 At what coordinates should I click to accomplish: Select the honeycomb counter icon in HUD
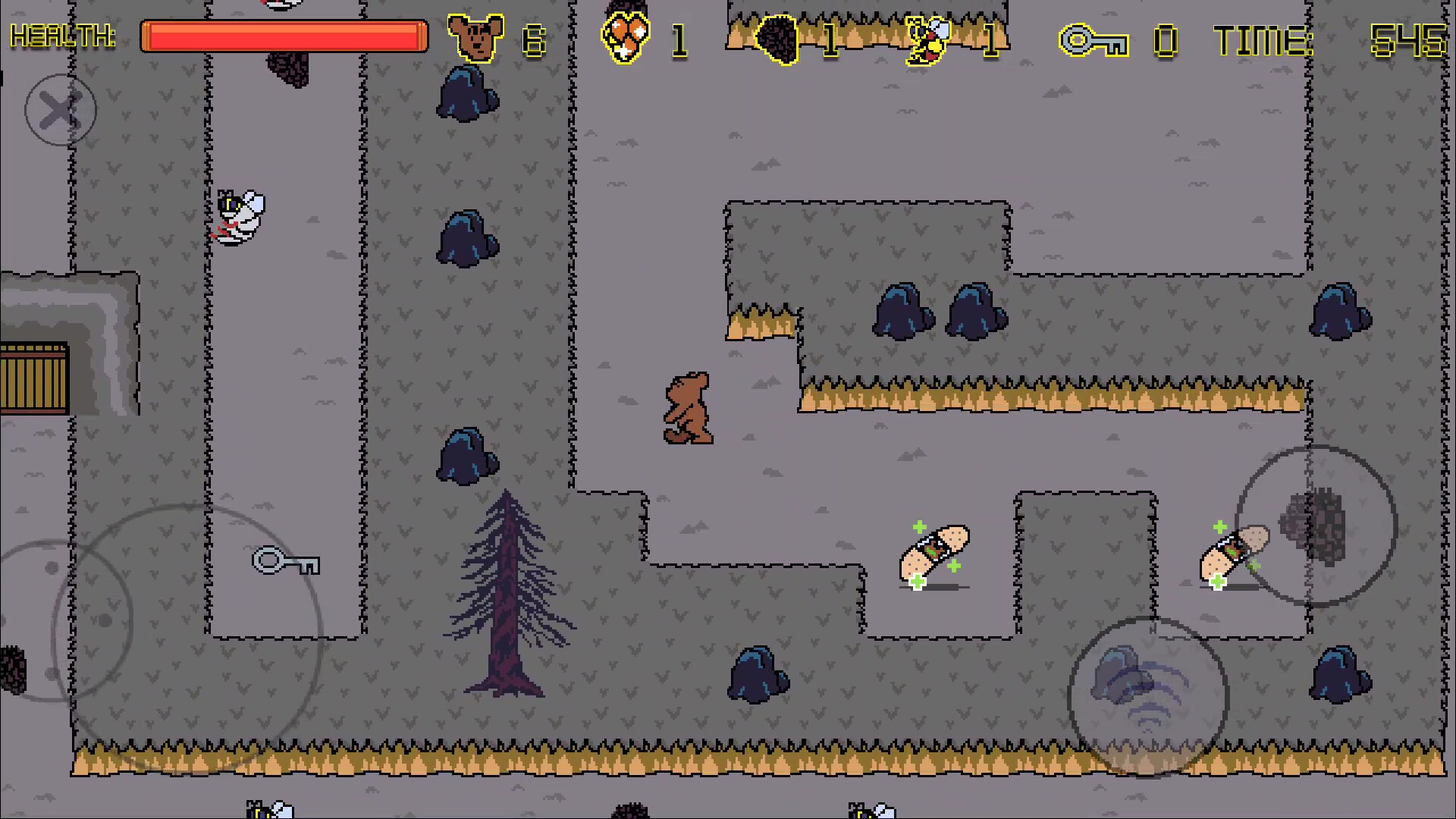[x=623, y=38]
